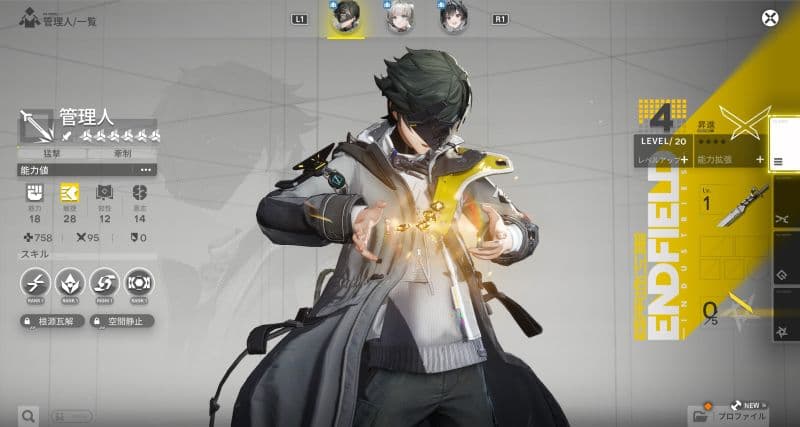Open the locked 空間静止 talent
This screenshot has height=427, width=800.
tap(120, 322)
